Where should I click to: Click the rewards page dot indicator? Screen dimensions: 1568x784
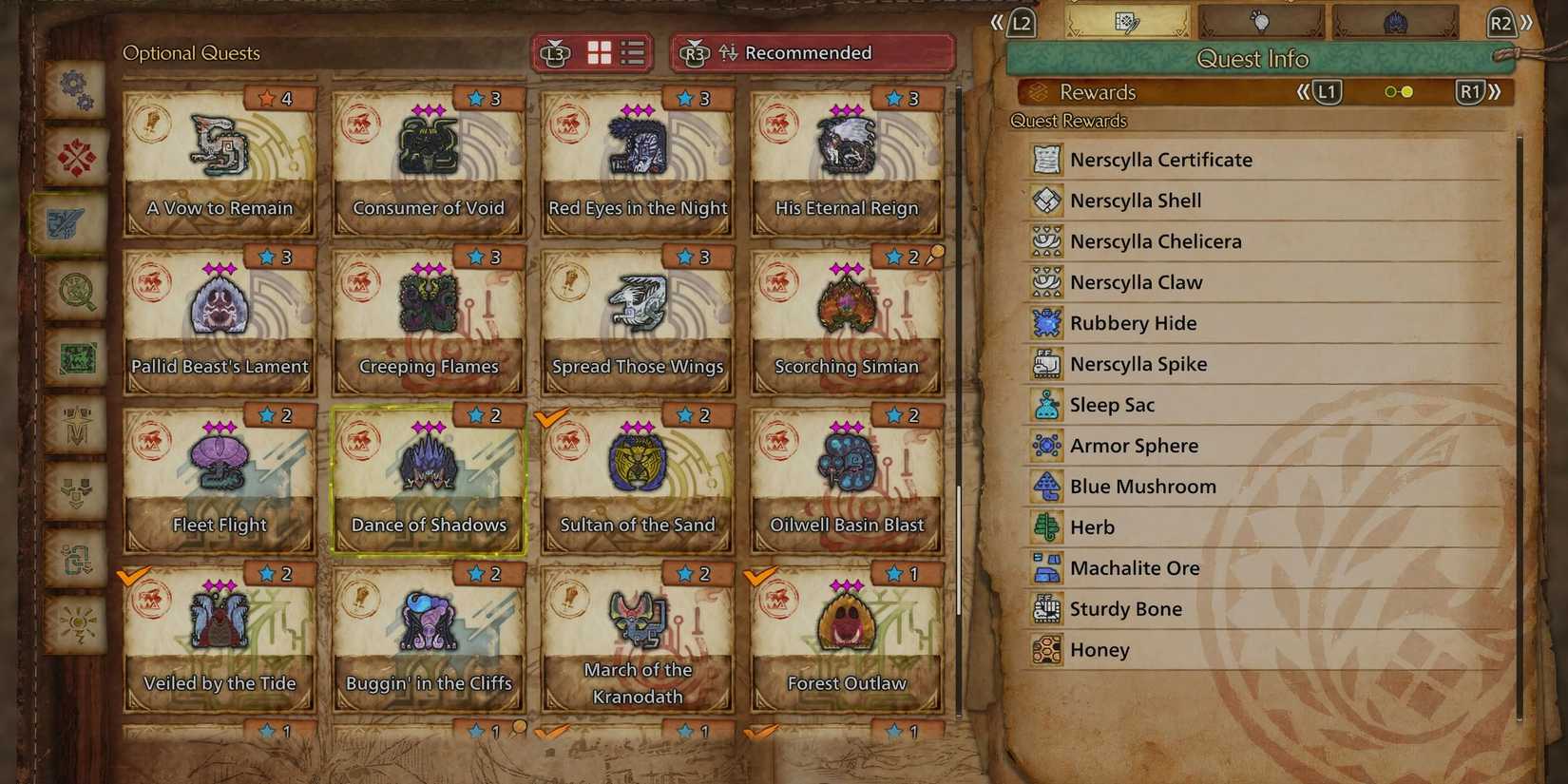1398,92
